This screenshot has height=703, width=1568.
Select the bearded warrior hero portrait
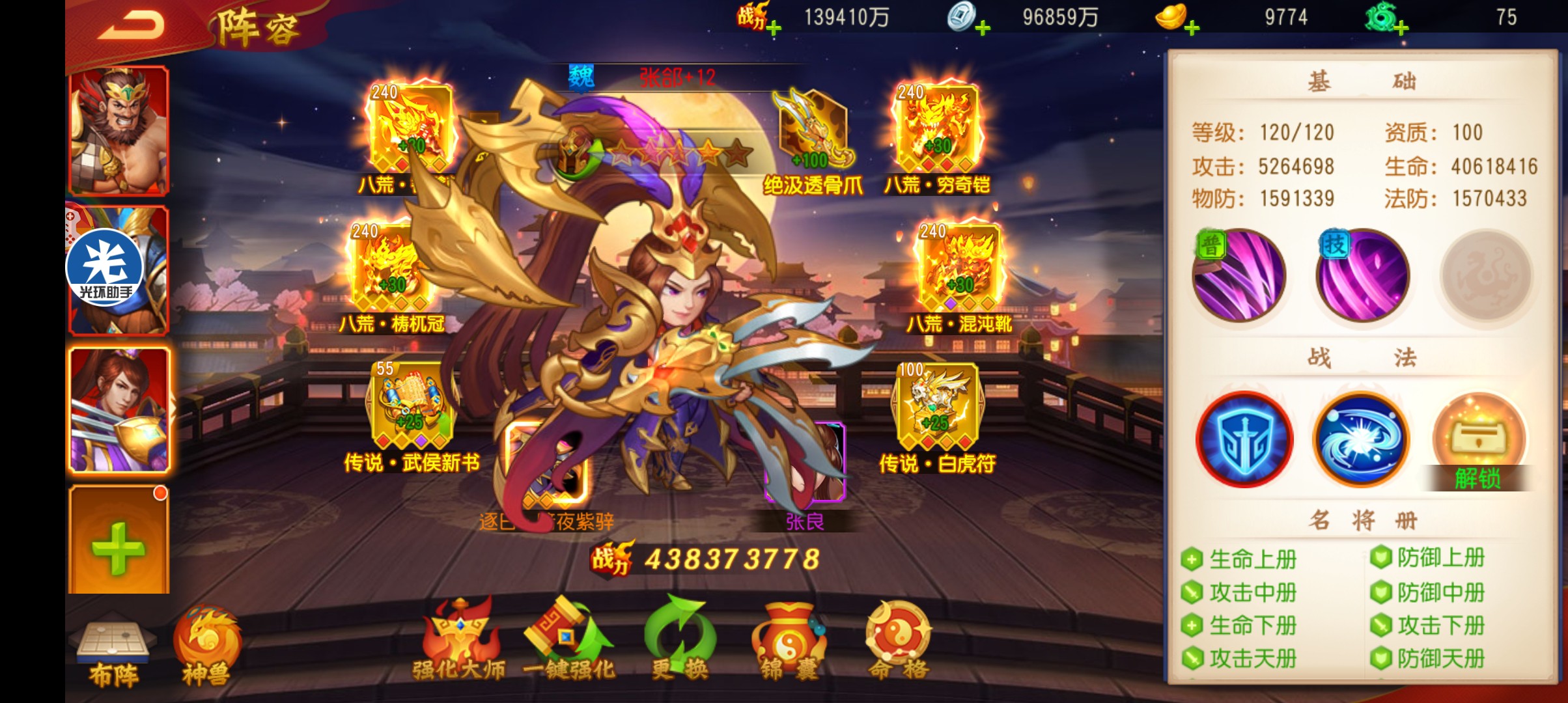(119, 130)
